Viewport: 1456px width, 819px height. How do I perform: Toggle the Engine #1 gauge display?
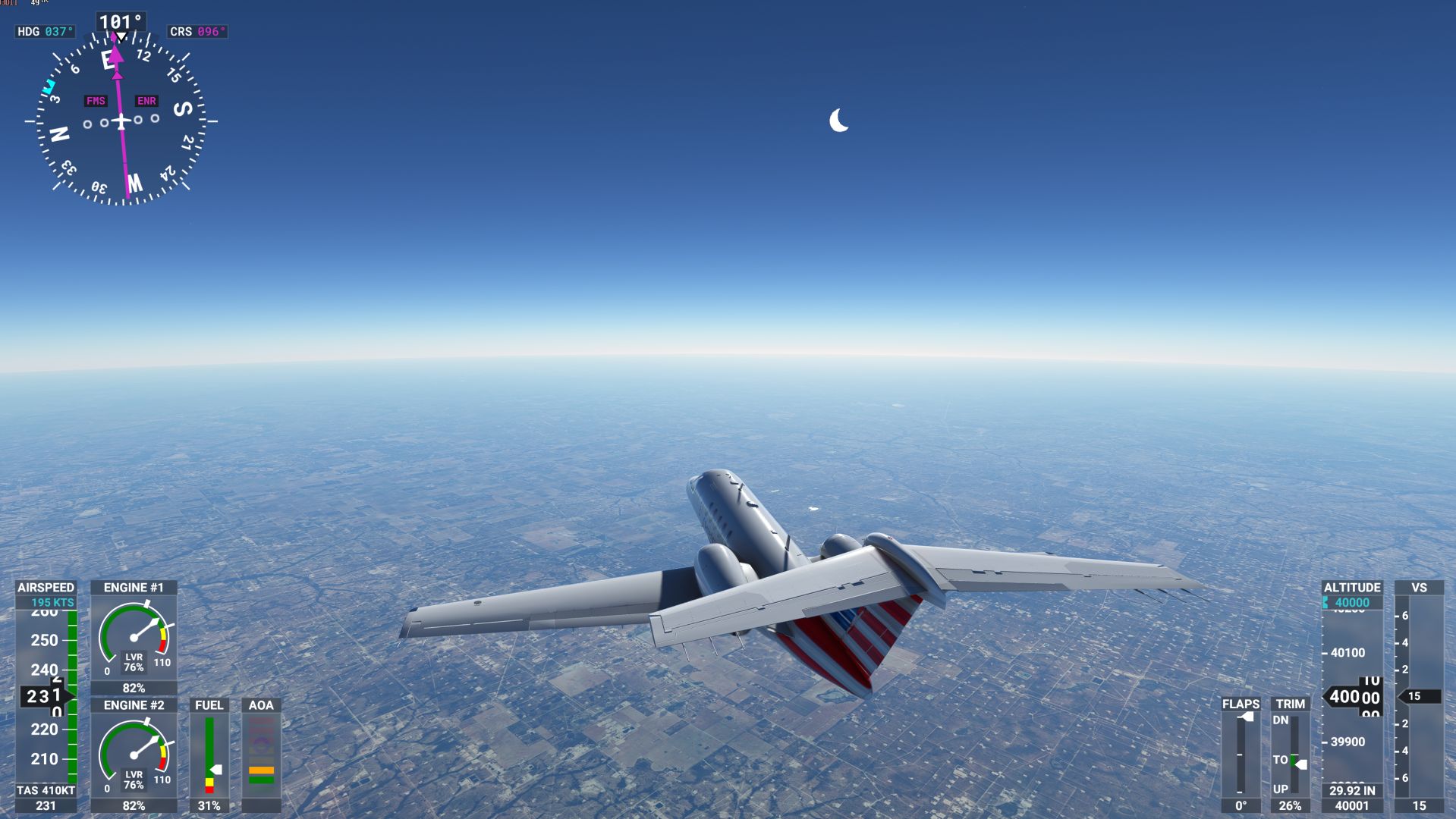pos(134,587)
